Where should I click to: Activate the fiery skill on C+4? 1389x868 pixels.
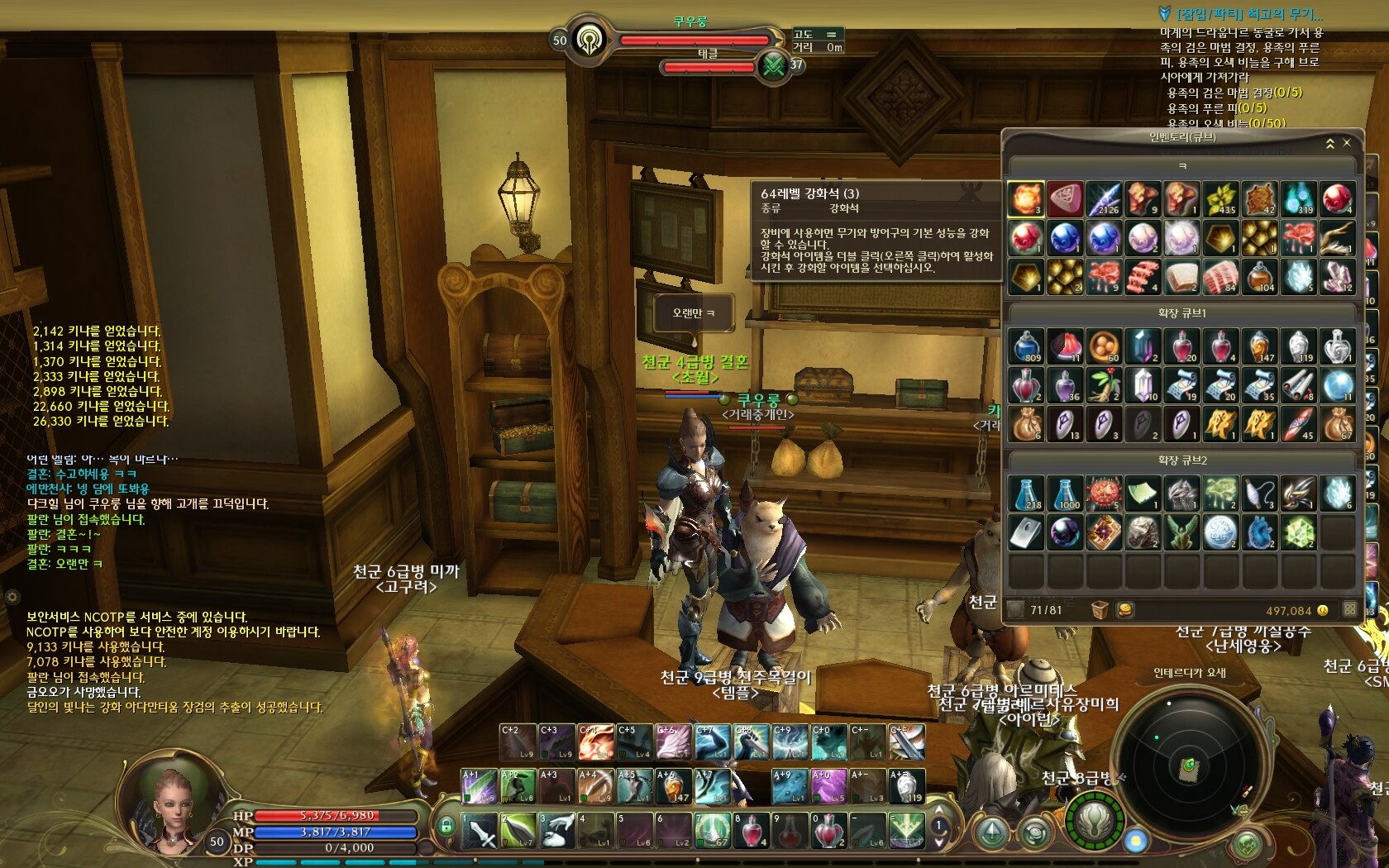click(595, 742)
